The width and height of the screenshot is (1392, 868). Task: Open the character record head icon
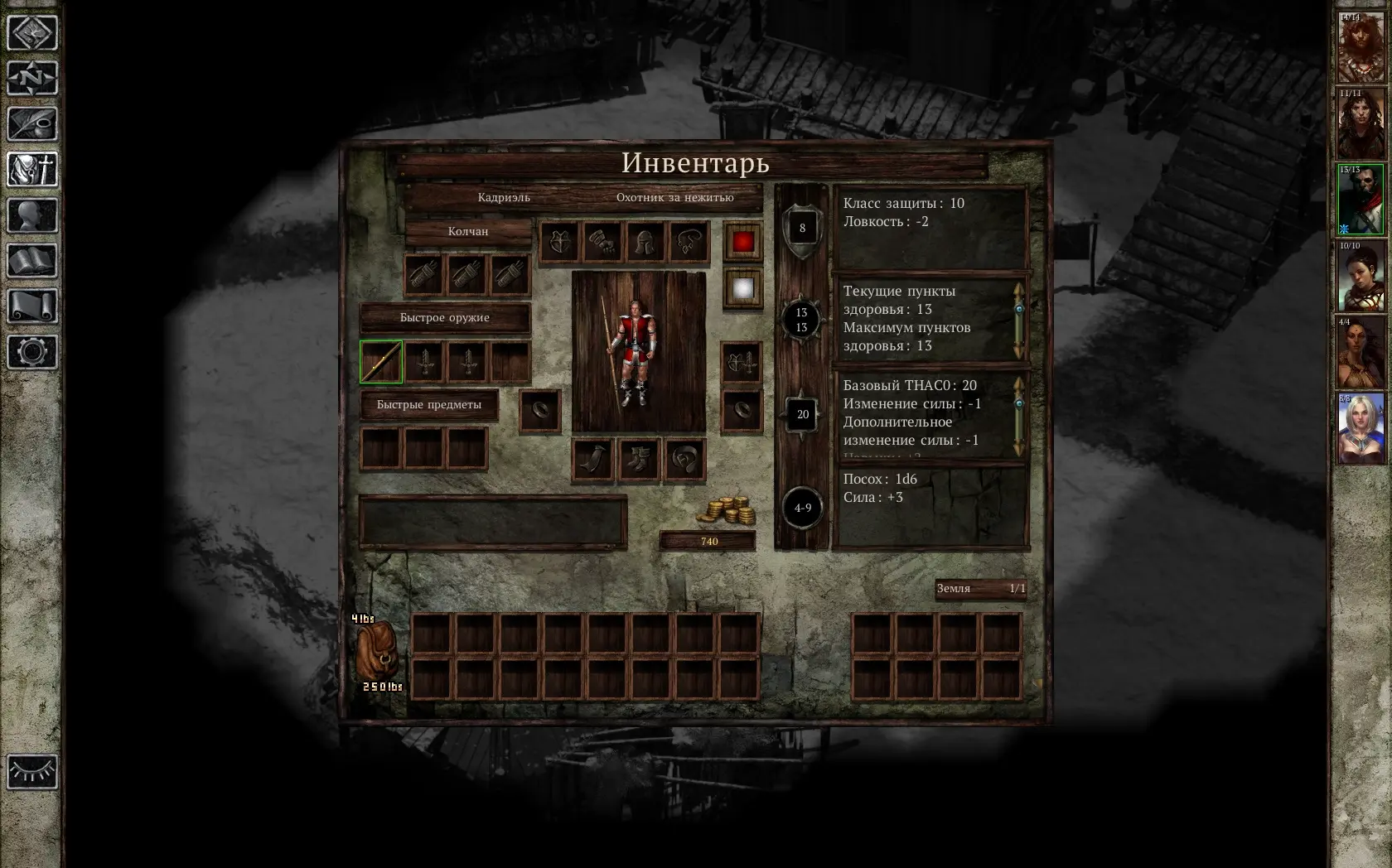pos(32,215)
